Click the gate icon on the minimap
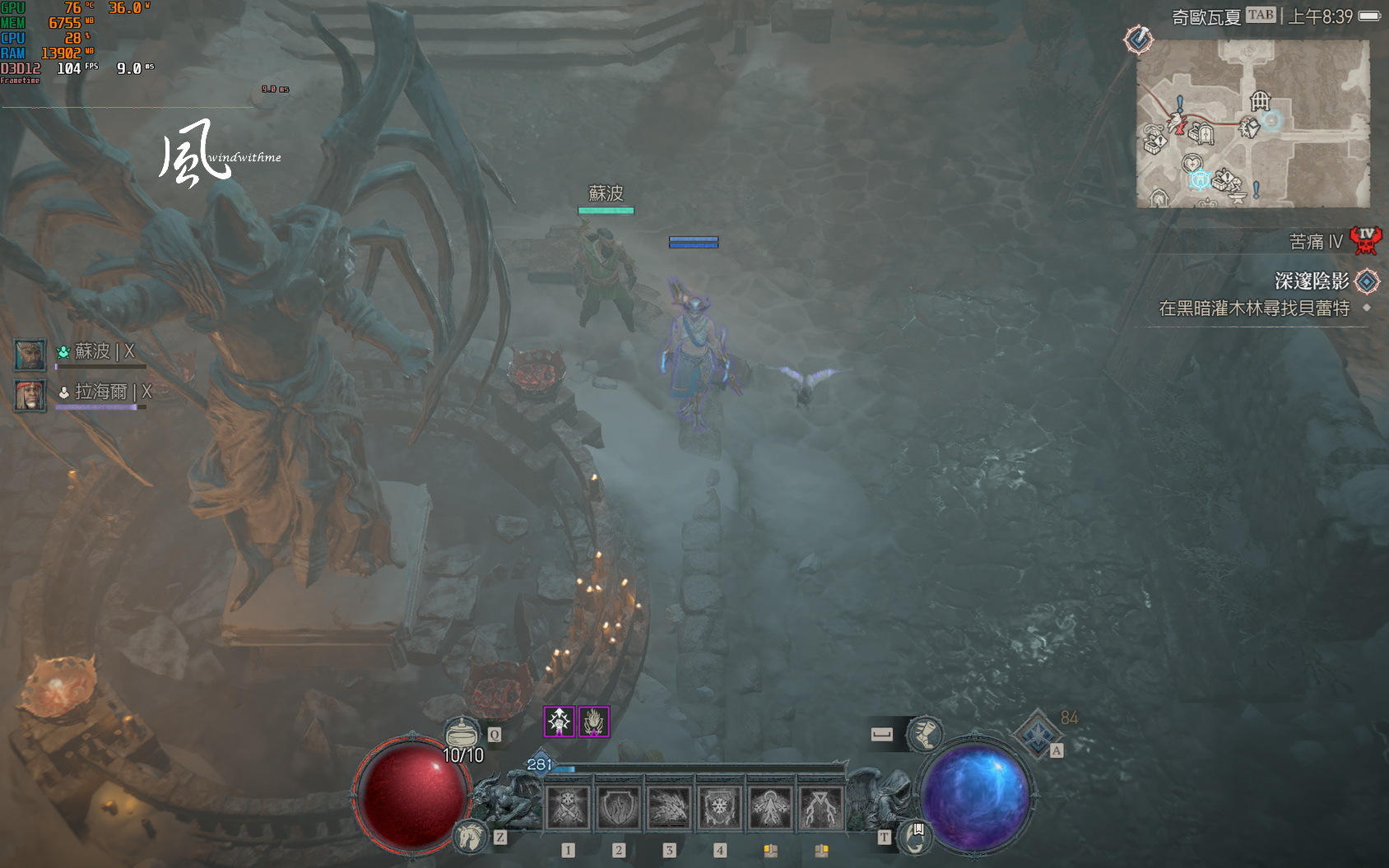This screenshot has width=1389, height=868. [1260, 101]
